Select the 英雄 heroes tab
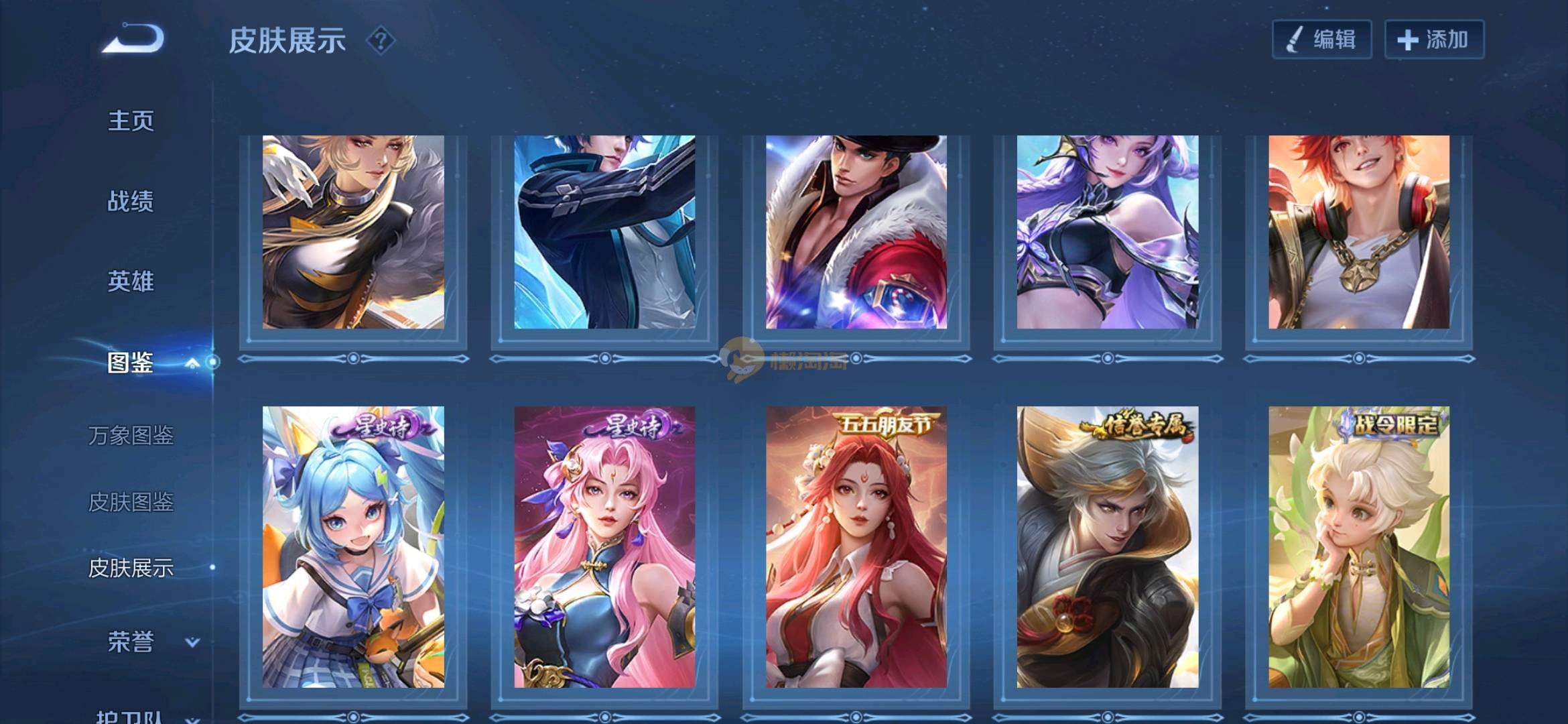Viewport: 1568px width, 724px height. (x=131, y=282)
